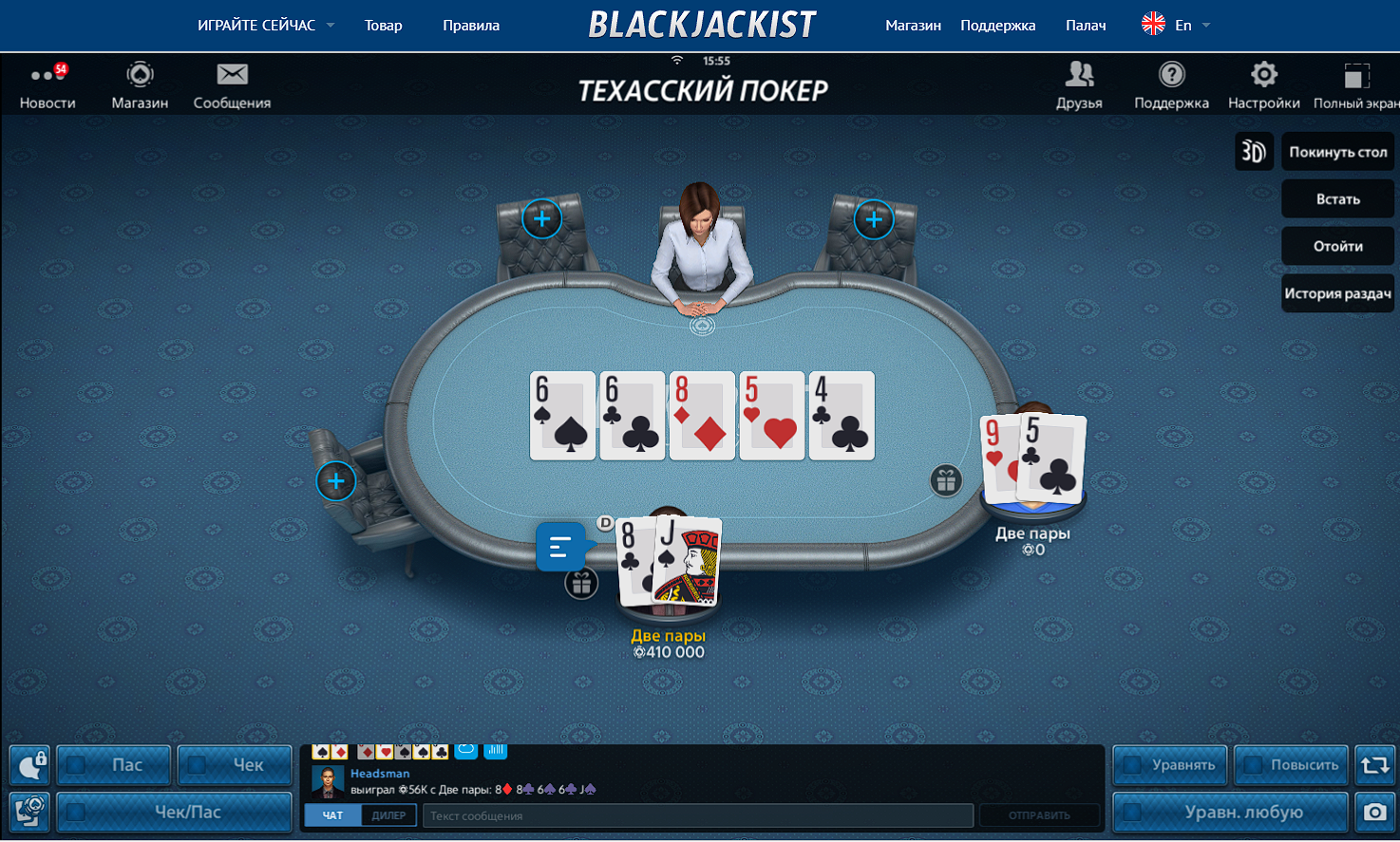
Task: Step away using the Отойти button
Action: click(1337, 247)
